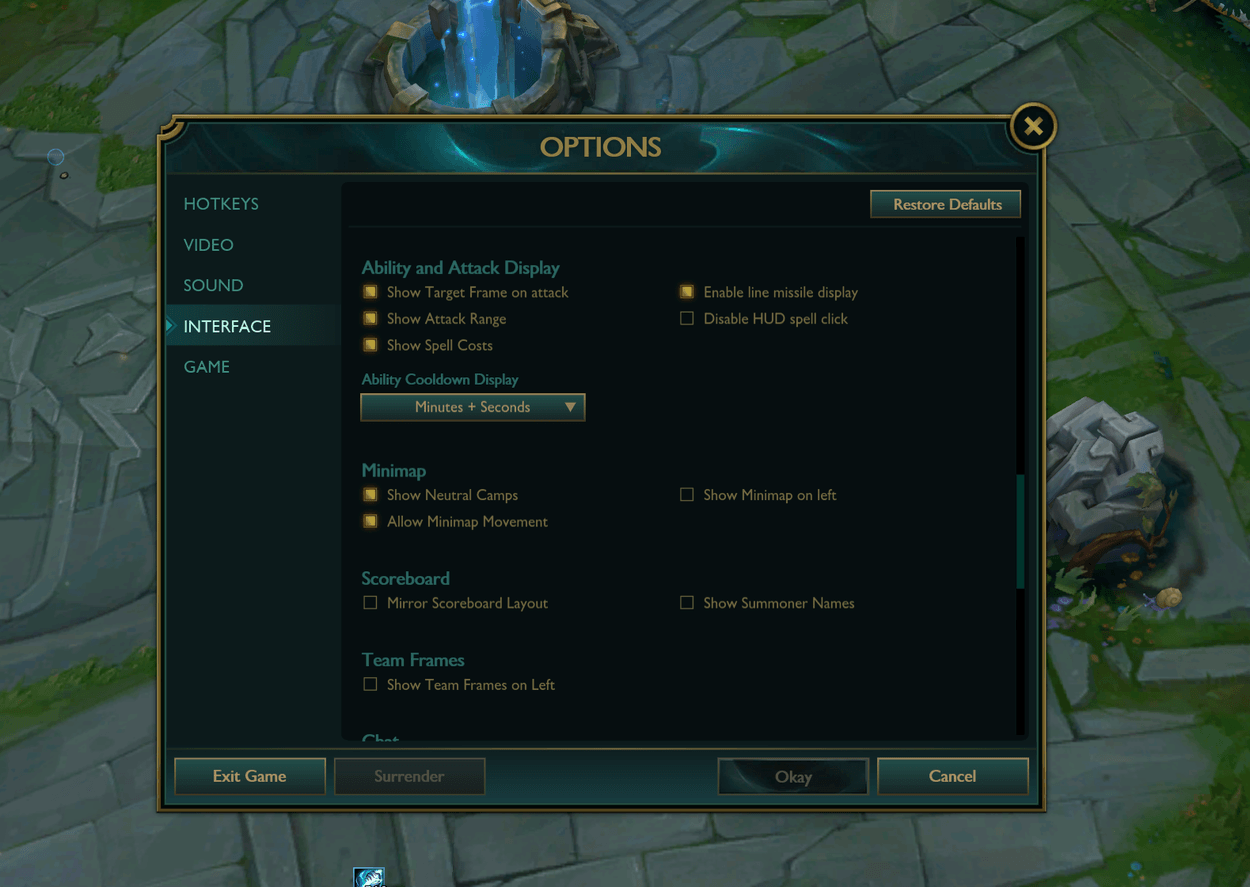Uncheck the Show Attack Range option
Viewport: 1250px width, 887px height.
[x=371, y=319]
